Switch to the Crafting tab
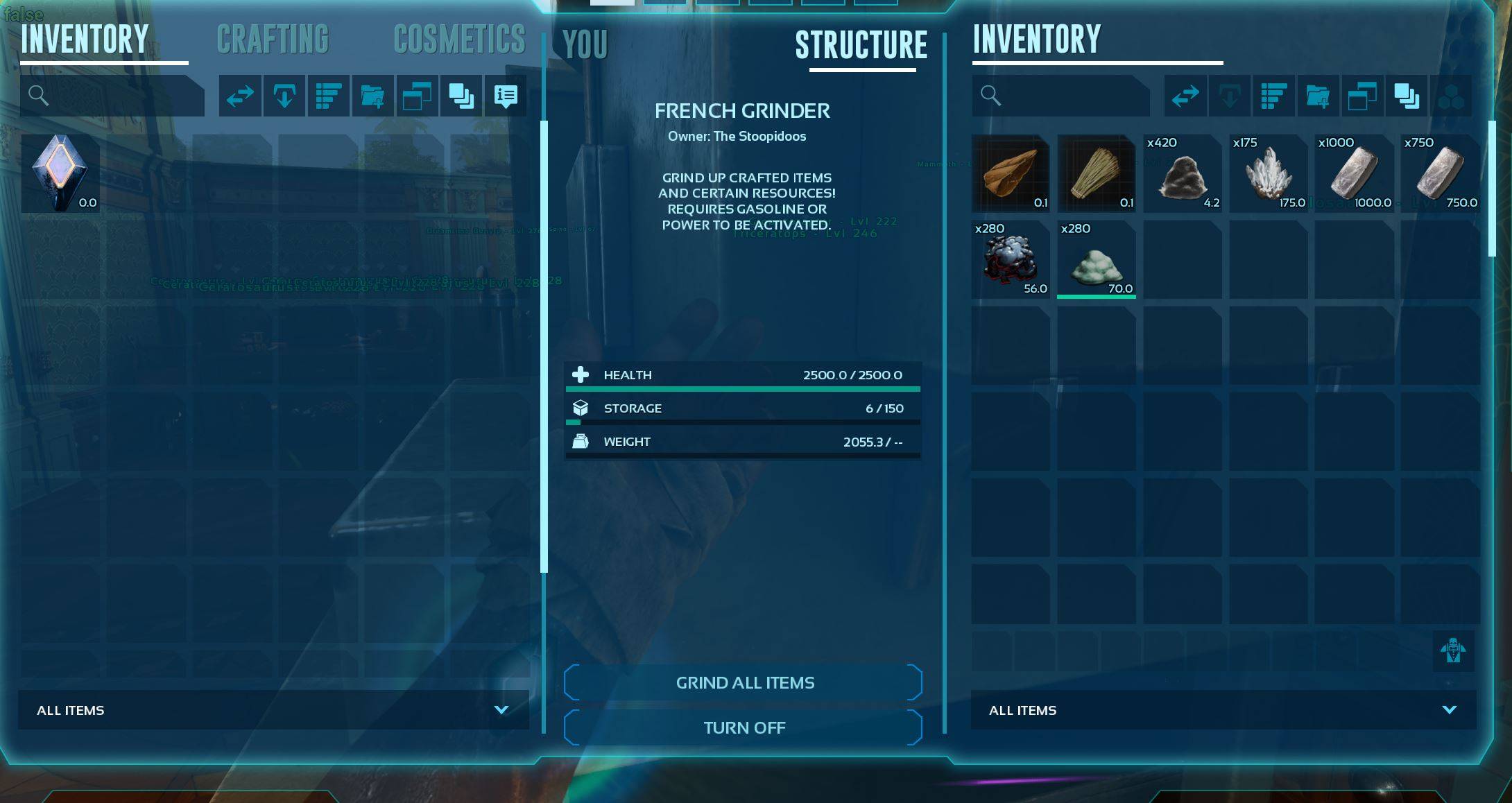The height and width of the screenshot is (803, 1512). pyautogui.click(x=273, y=40)
